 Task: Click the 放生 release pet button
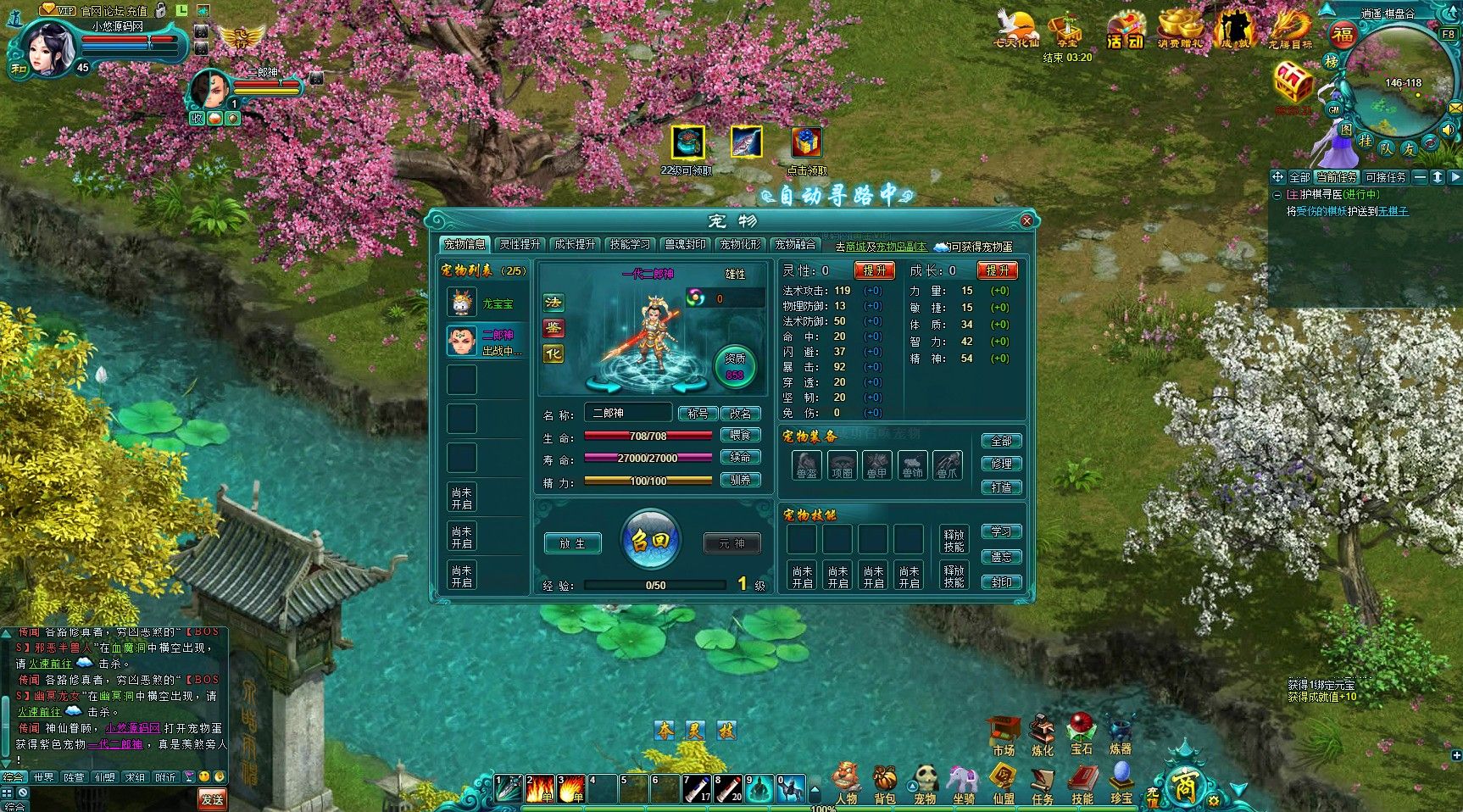coord(572,543)
